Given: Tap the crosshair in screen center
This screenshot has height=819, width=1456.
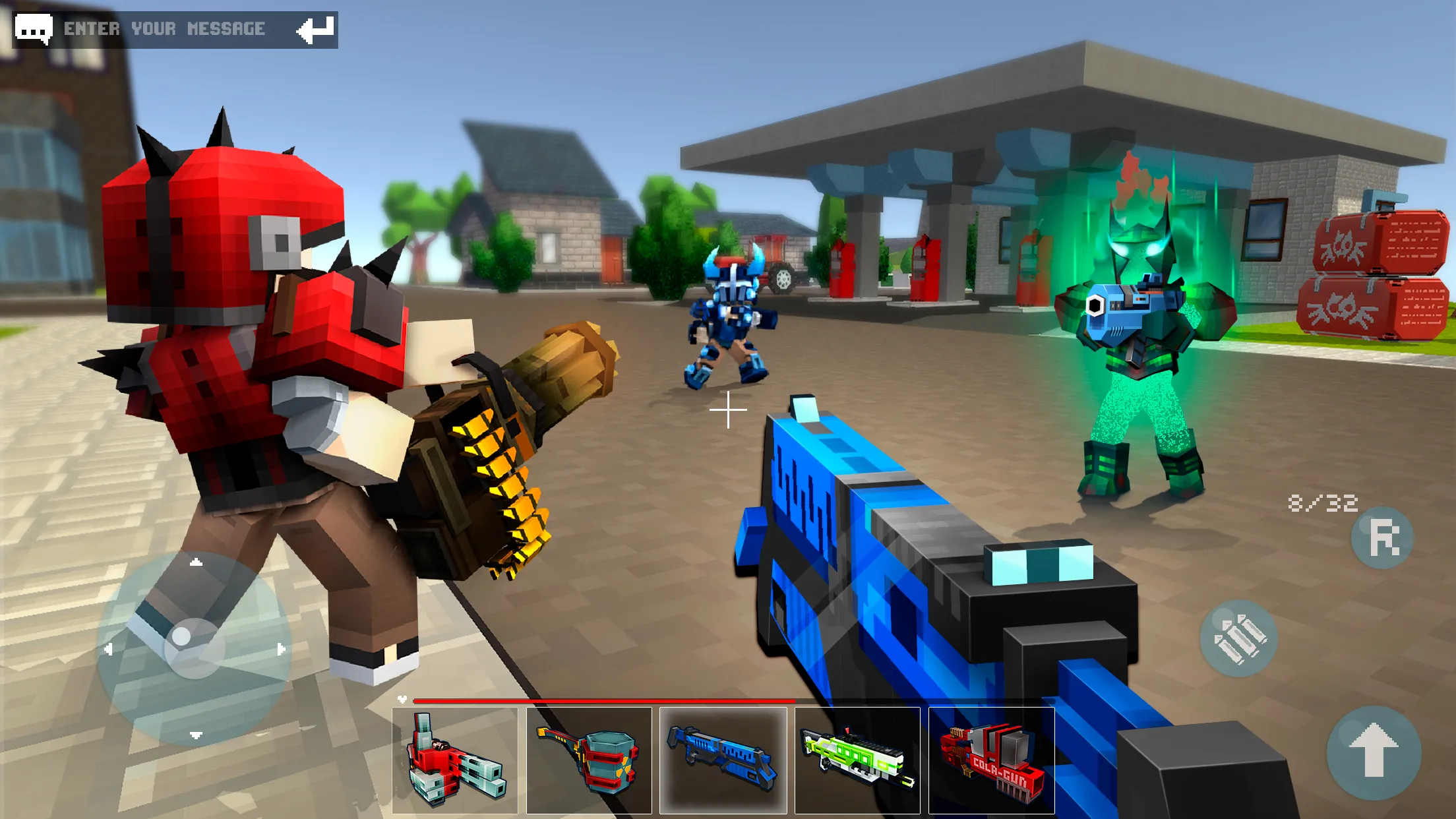Looking at the screenshot, I should click(x=728, y=409).
